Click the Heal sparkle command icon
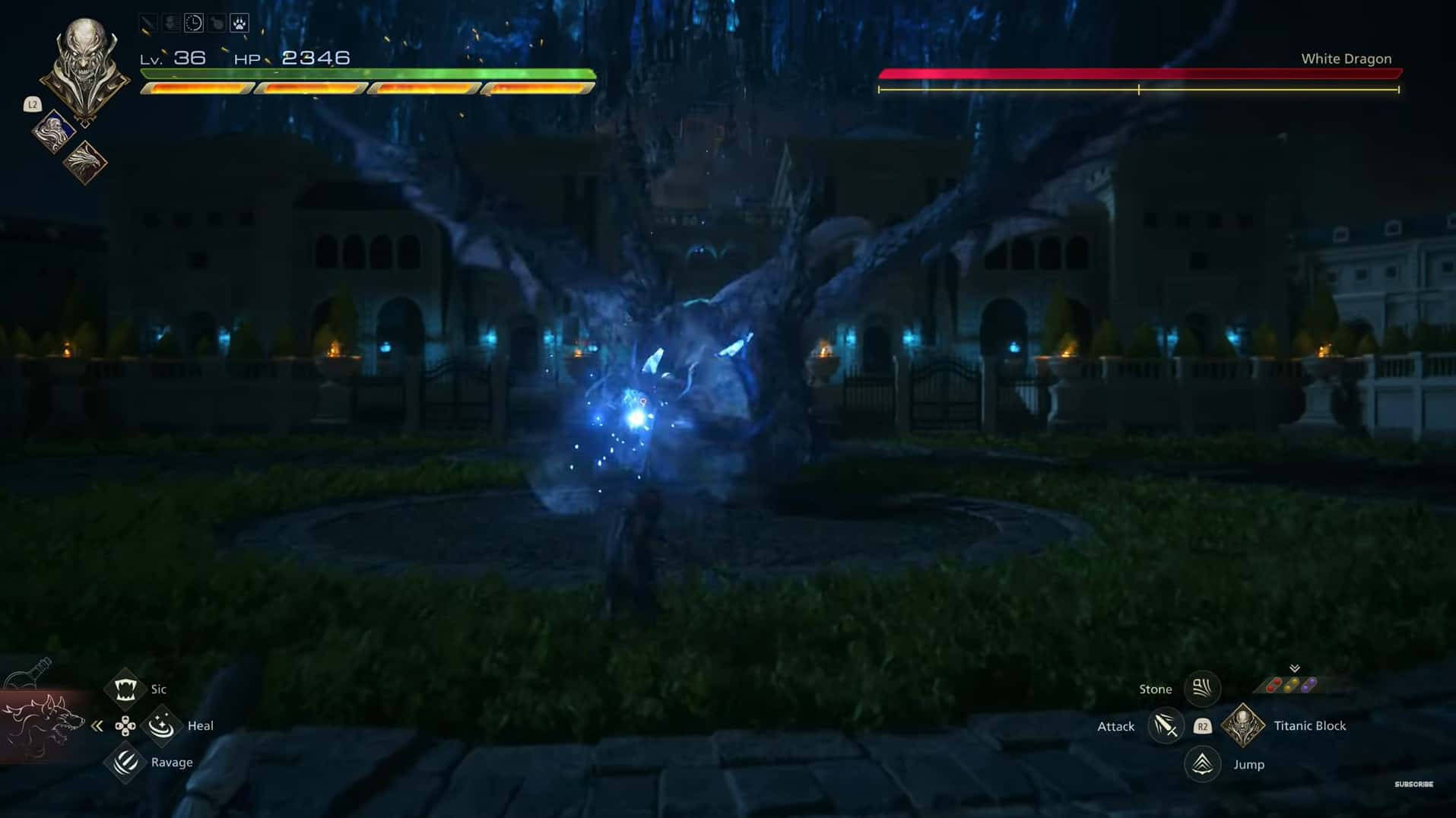1456x818 pixels. [x=161, y=725]
